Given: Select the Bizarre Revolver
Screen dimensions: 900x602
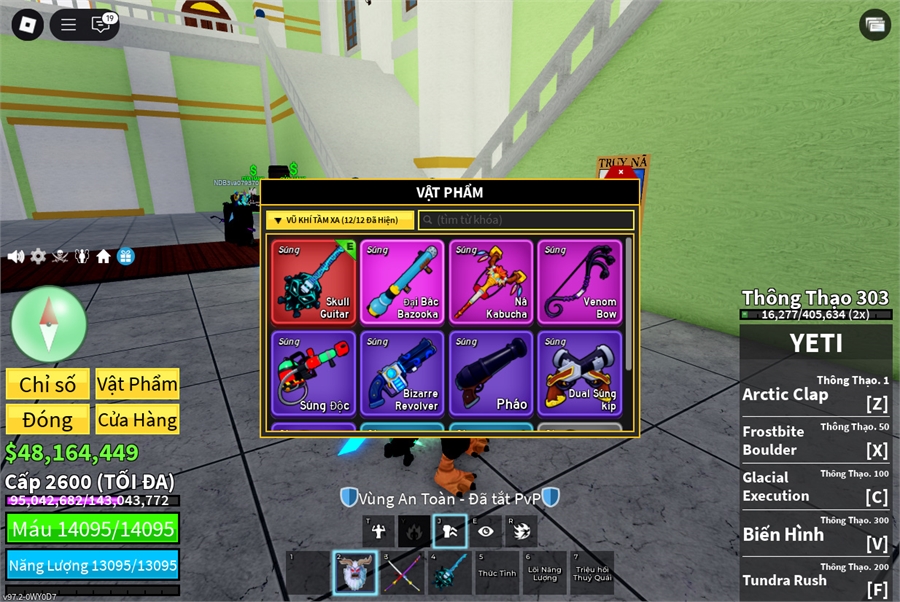Looking at the screenshot, I should tap(402, 373).
